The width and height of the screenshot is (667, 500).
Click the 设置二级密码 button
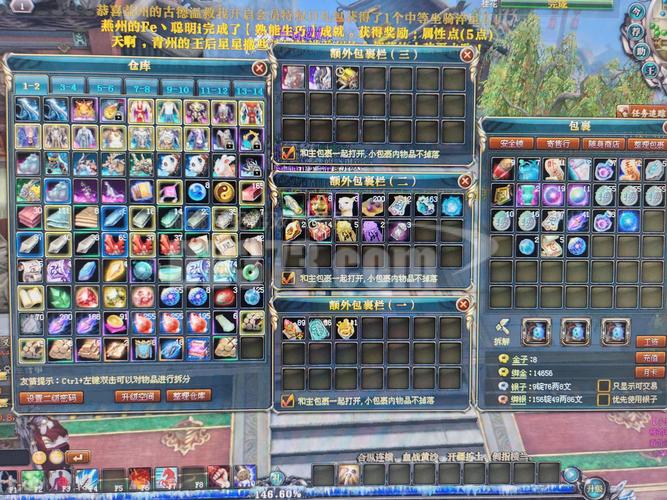point(51,397)
